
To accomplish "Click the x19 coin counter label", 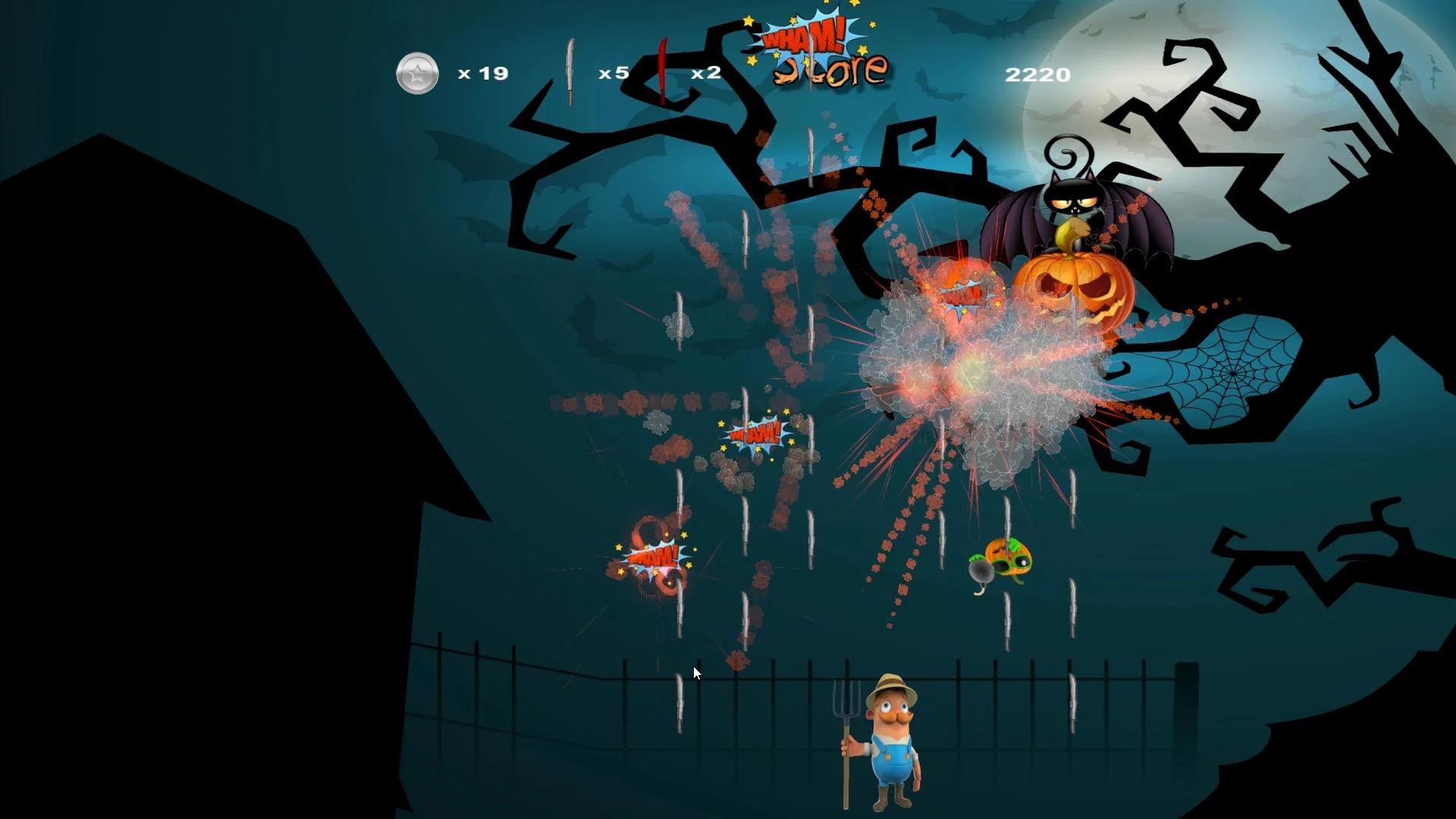I will point(482,73).
